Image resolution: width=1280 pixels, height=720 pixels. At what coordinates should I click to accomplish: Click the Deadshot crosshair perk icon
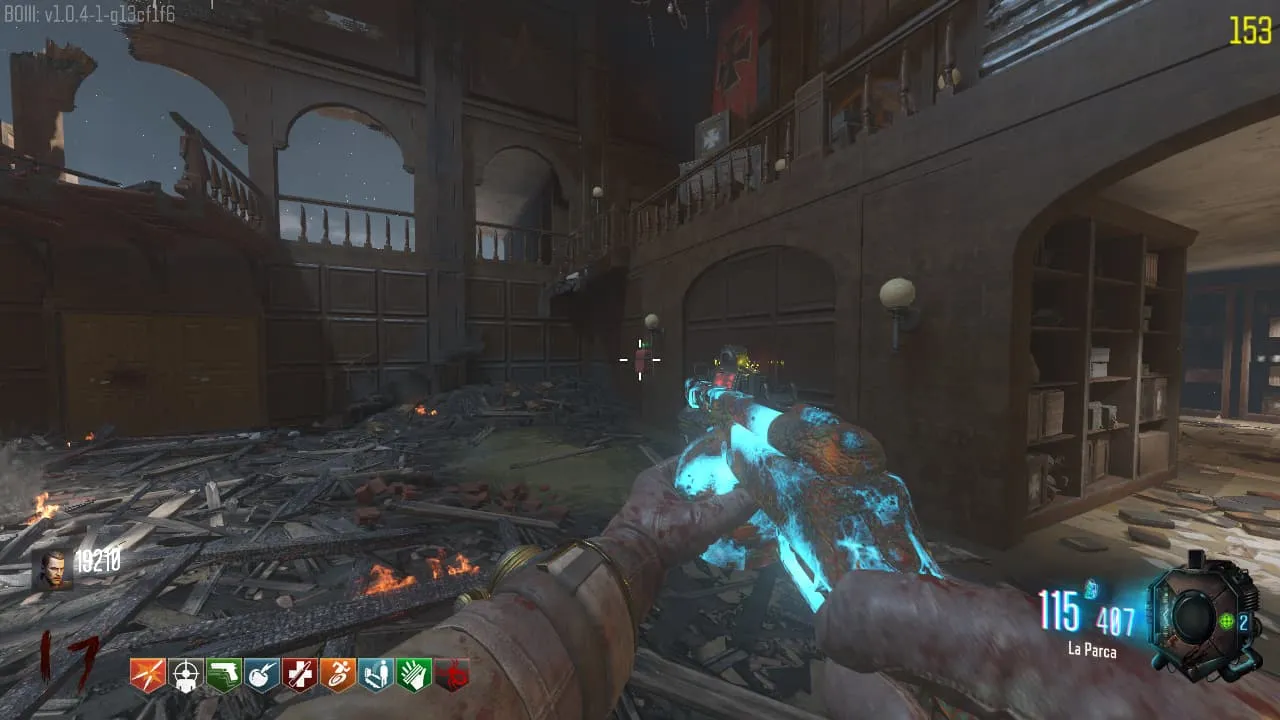point(186,675)
